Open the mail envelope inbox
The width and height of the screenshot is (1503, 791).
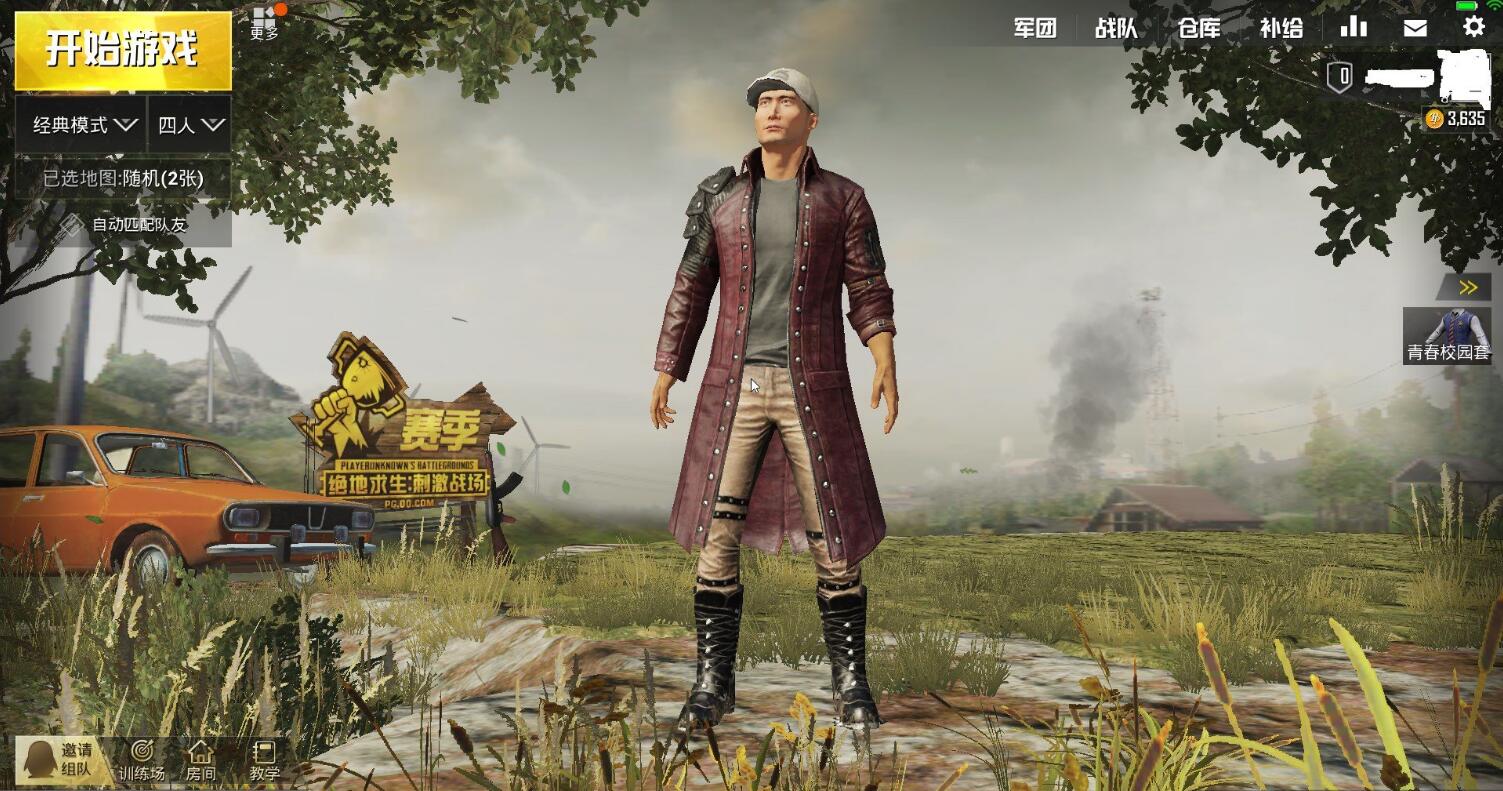tap(1415, 28)
